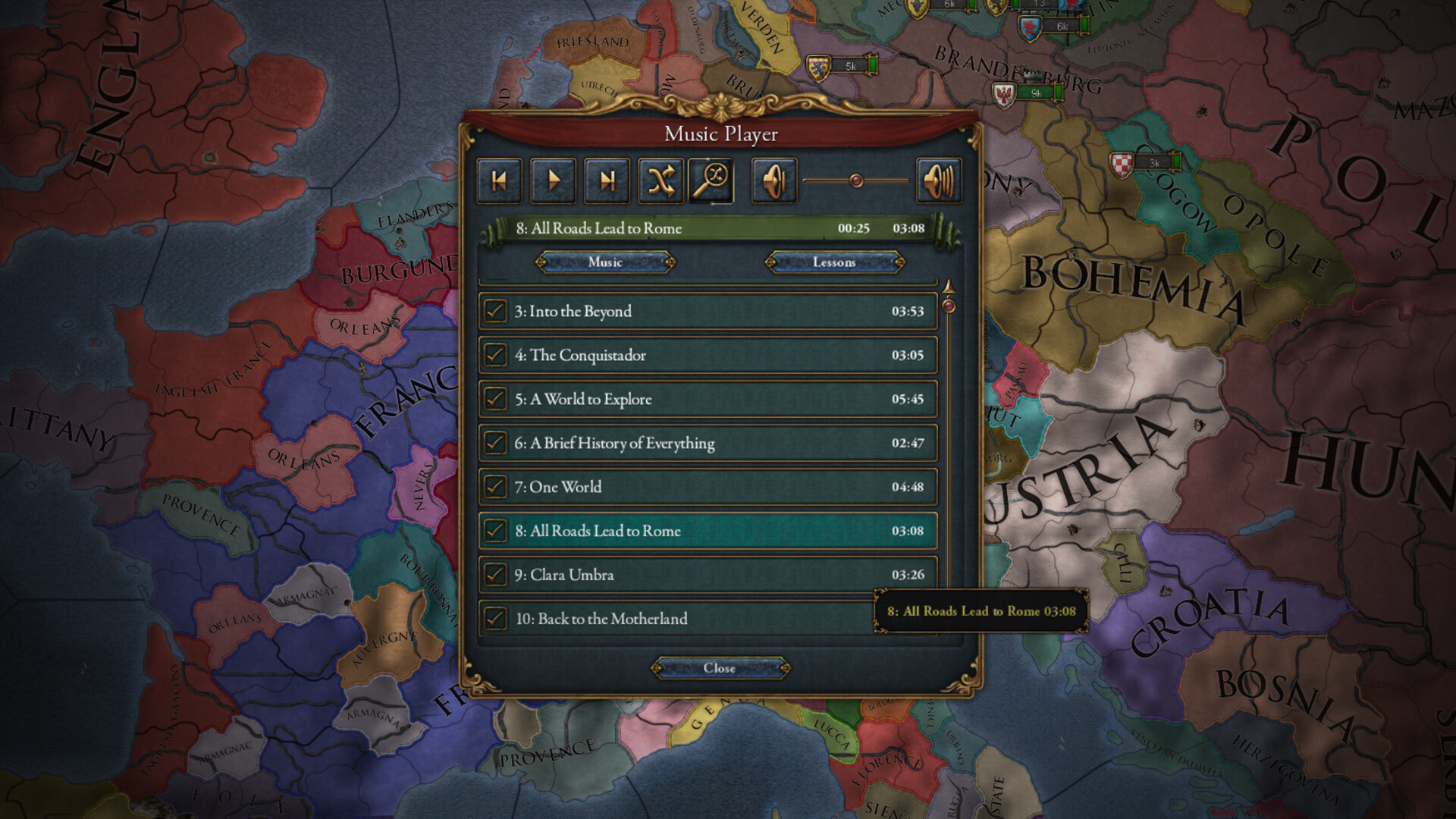Toggle the checkbox for Back to the Motherland
Image resolution: width=1456 pixels, height=819 pixels.
497,619
